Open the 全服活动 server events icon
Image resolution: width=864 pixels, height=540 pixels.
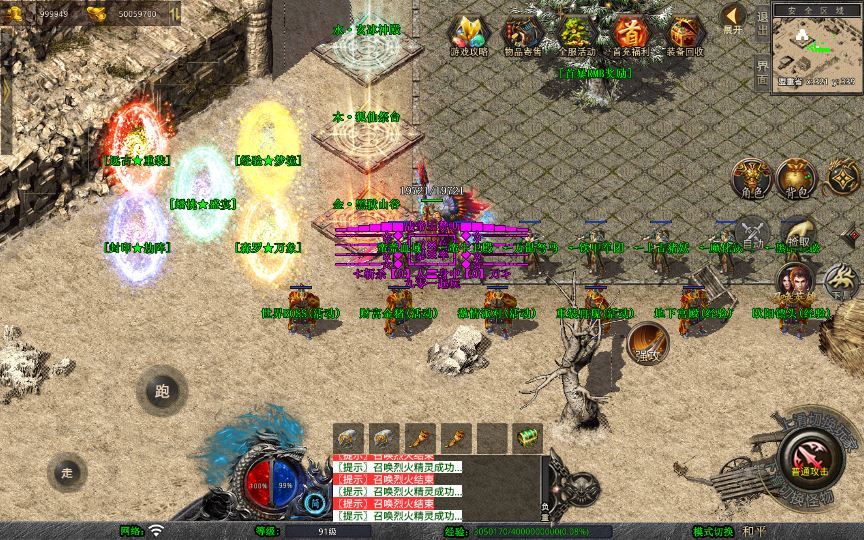[575, 35]
